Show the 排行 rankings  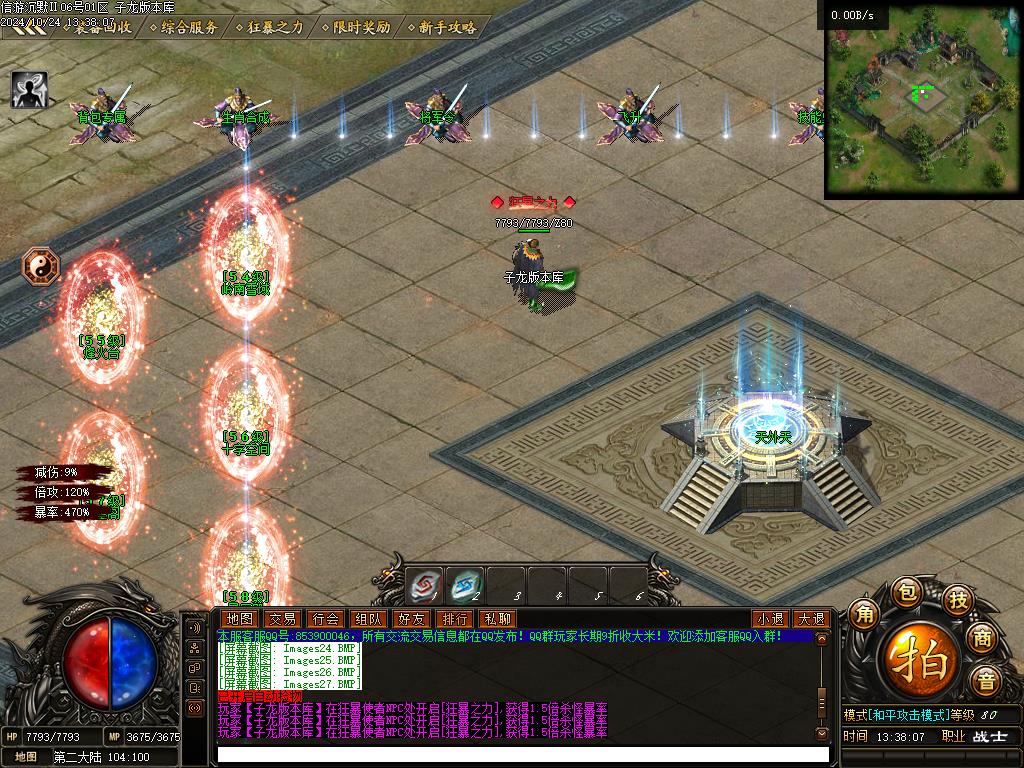pyautogui.click(x=454, y=619)
